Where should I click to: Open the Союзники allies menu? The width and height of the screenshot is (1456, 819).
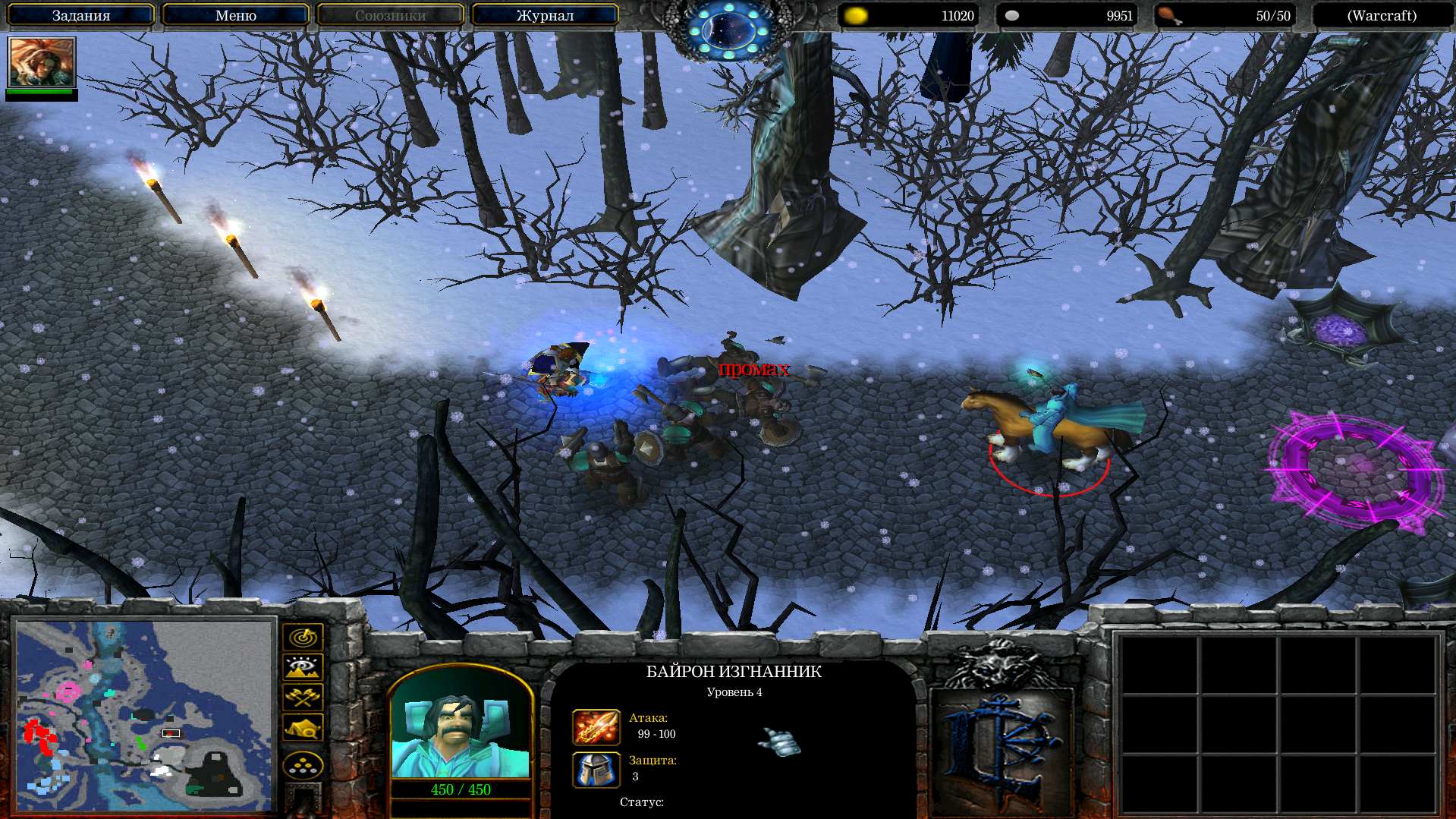(390, 15)
